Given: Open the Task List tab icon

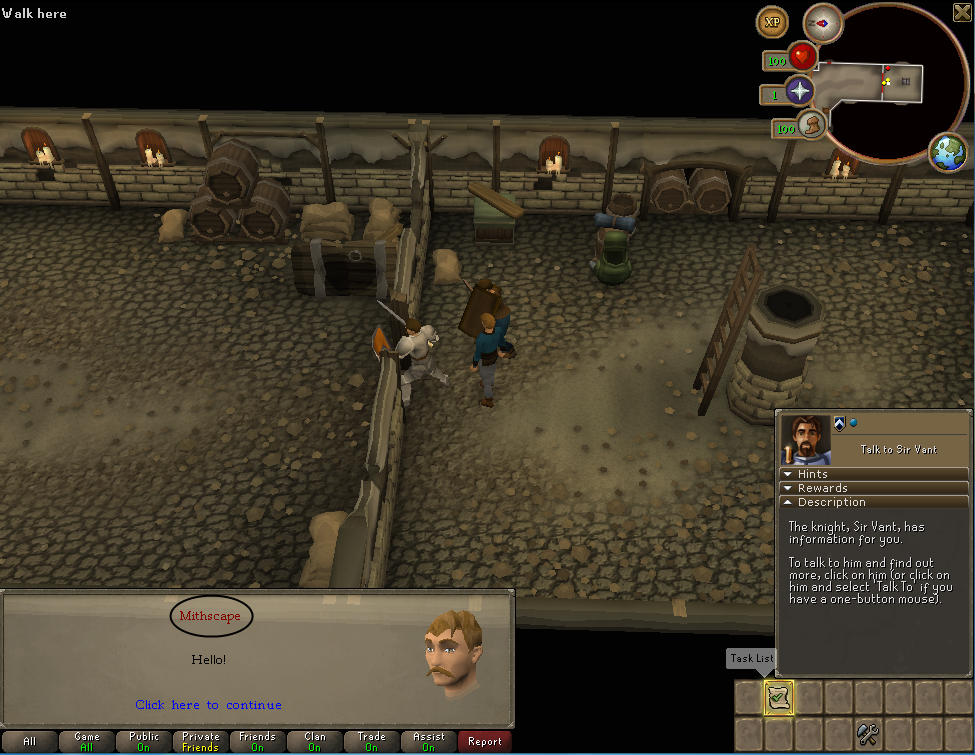Looking at the screenshot, I should pyautogui.click(x=779, y=697).
